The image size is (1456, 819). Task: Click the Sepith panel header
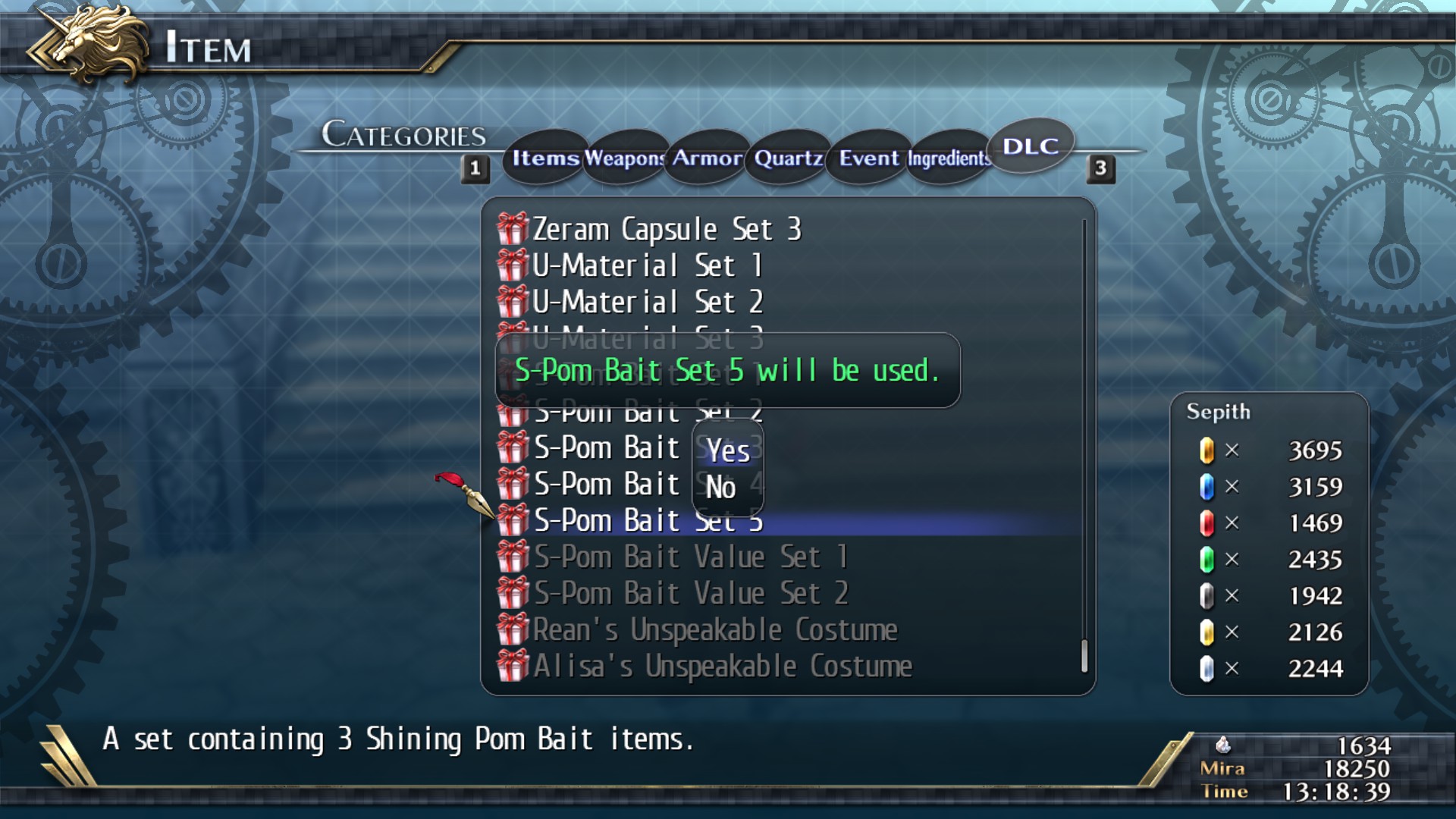click(1218, 412)
